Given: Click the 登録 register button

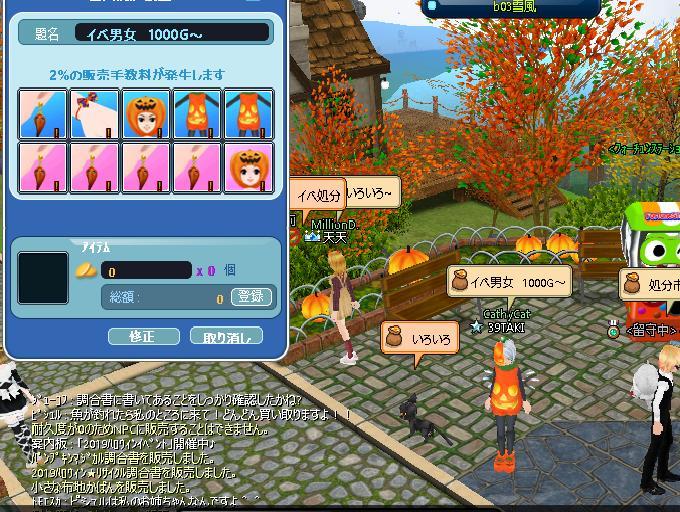Looking at the screenshot, I should coord(250,296).
